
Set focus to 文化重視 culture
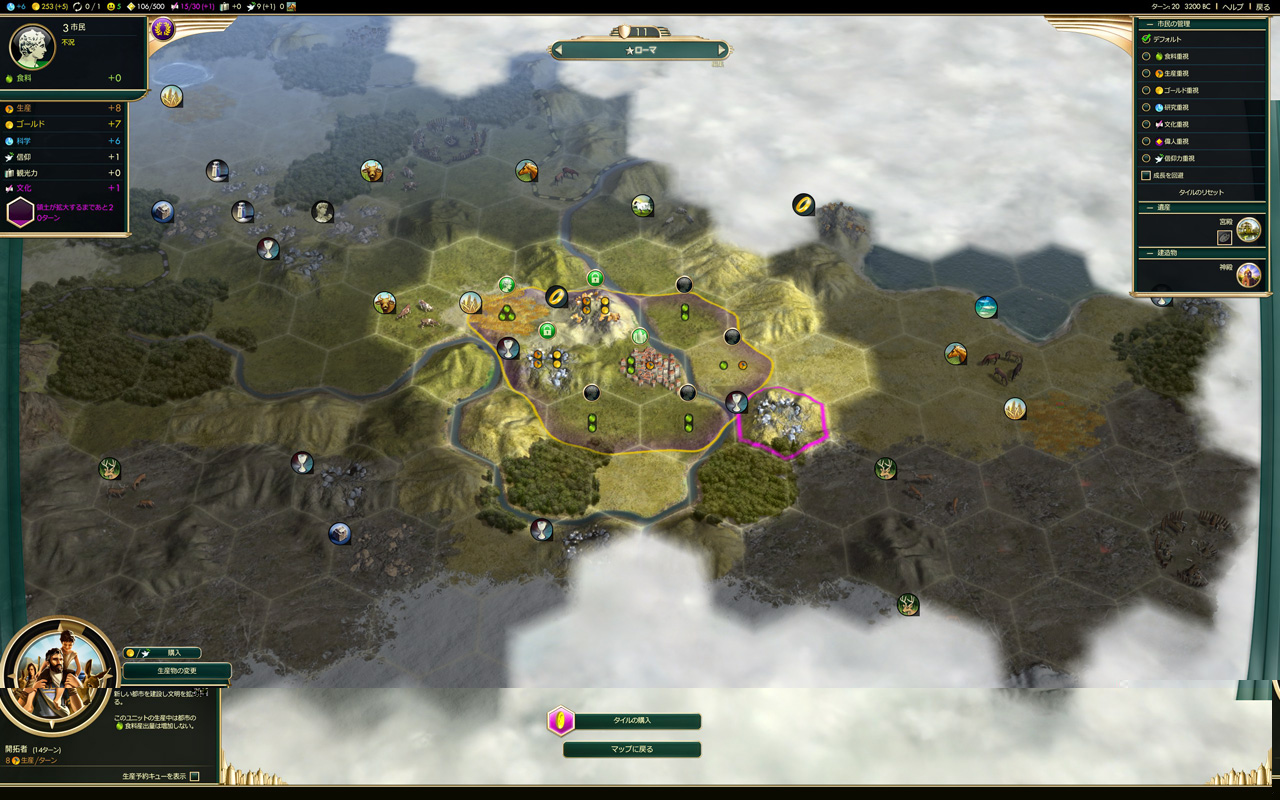1147,124
